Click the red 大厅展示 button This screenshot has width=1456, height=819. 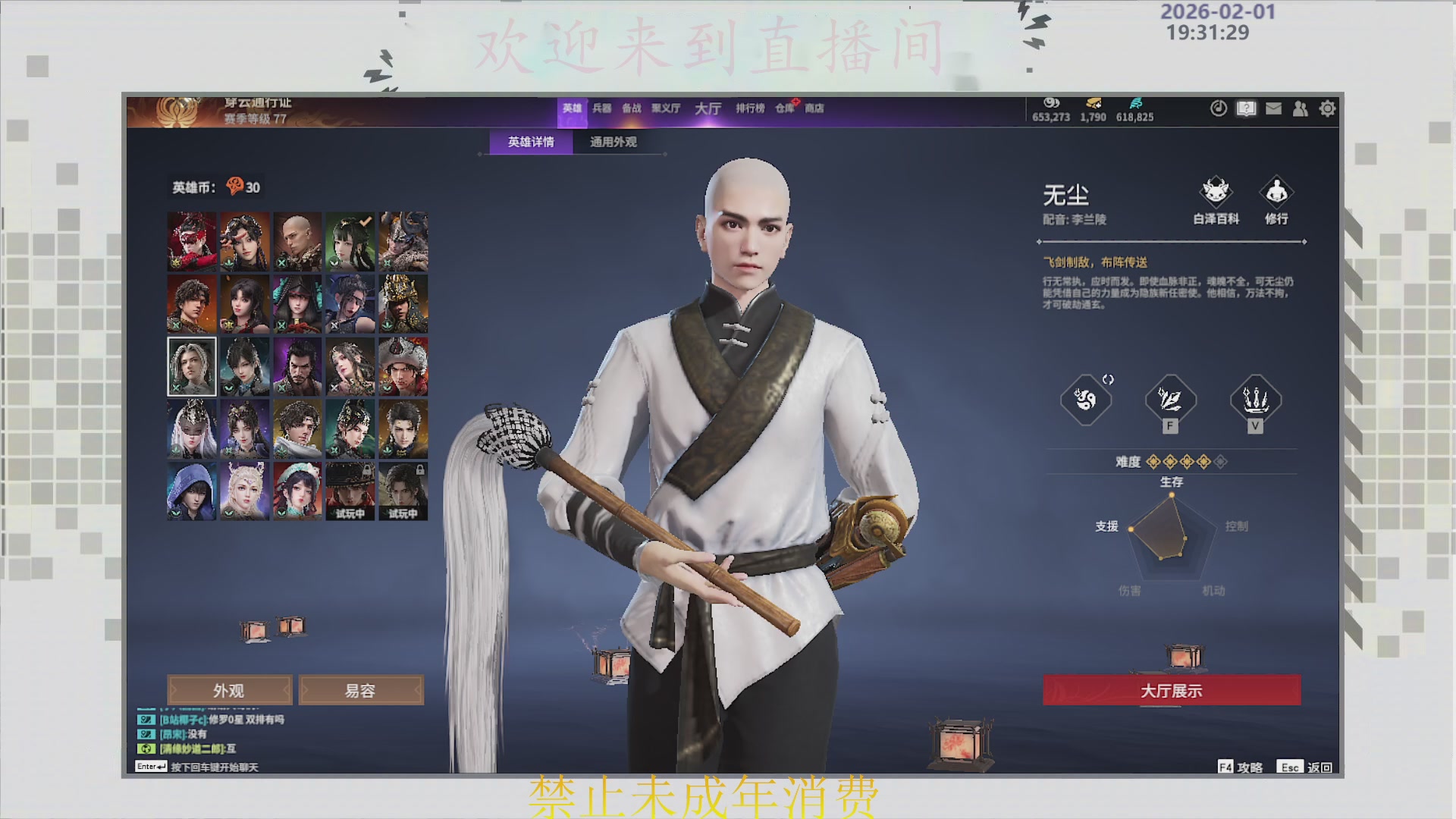click(1172, 691)
